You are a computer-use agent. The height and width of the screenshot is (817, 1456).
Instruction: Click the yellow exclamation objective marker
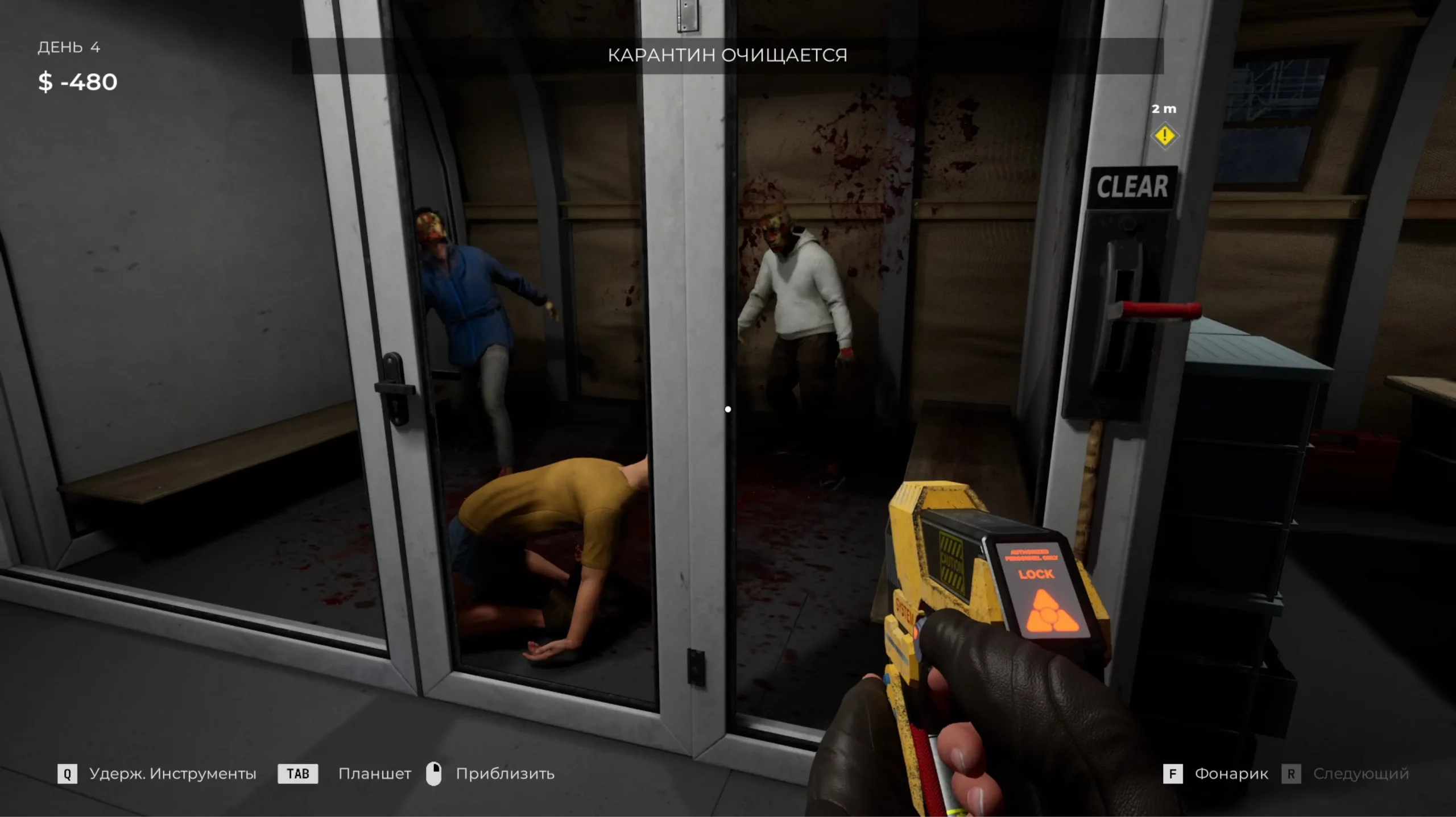tap(1164, 136)
